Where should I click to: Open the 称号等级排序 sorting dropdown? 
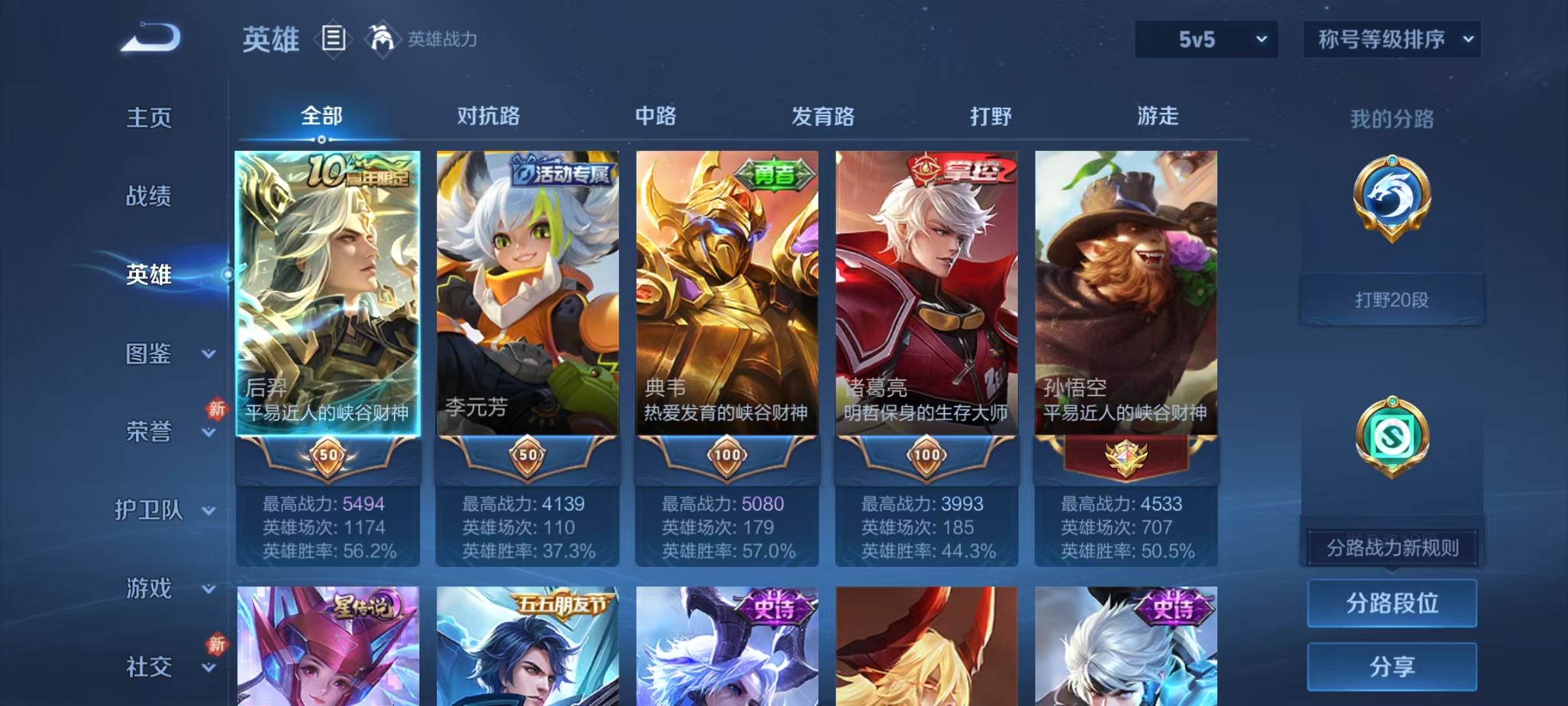point(1392,40)
